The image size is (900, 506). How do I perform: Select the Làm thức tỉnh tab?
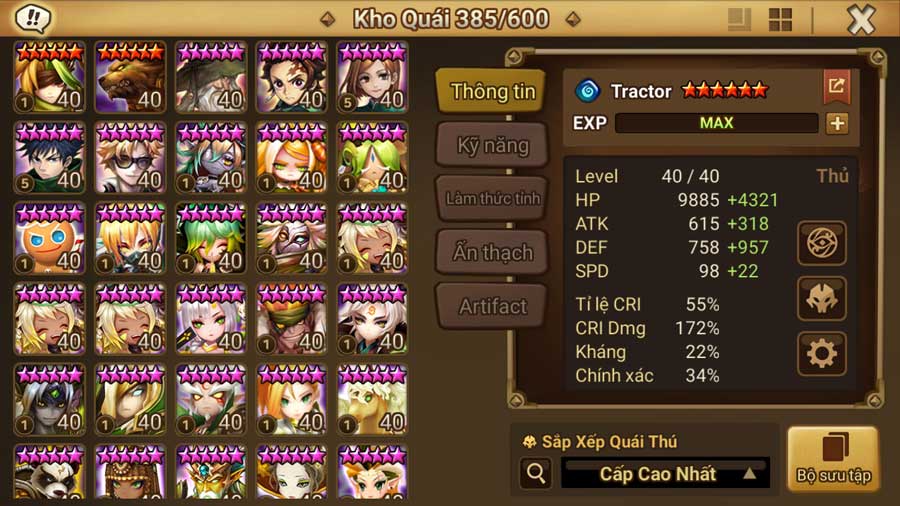tap(492, 198)
